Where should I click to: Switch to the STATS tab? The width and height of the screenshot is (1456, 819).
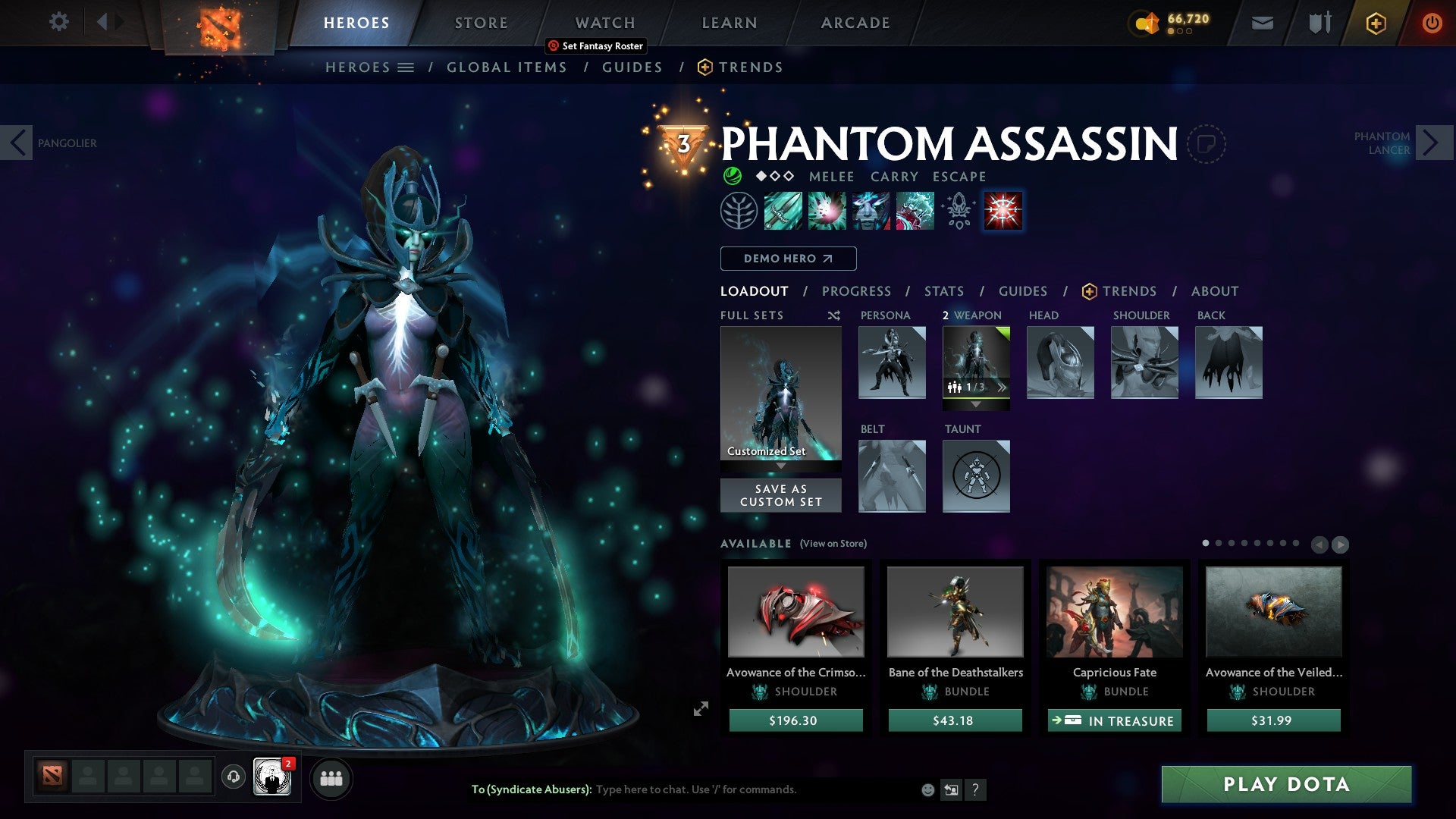pyautogui.click(x=944, y=291)
